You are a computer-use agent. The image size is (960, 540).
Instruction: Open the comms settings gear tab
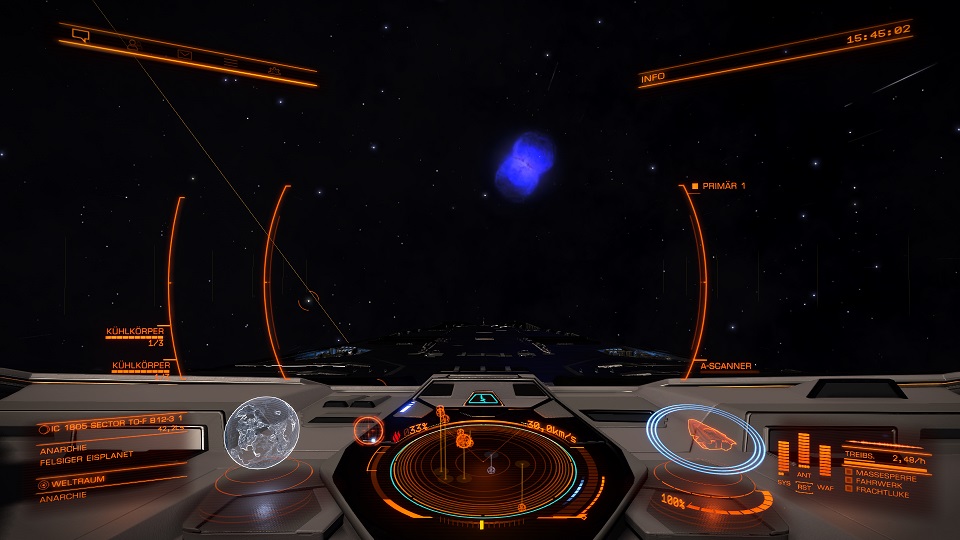tap(274, 70)
